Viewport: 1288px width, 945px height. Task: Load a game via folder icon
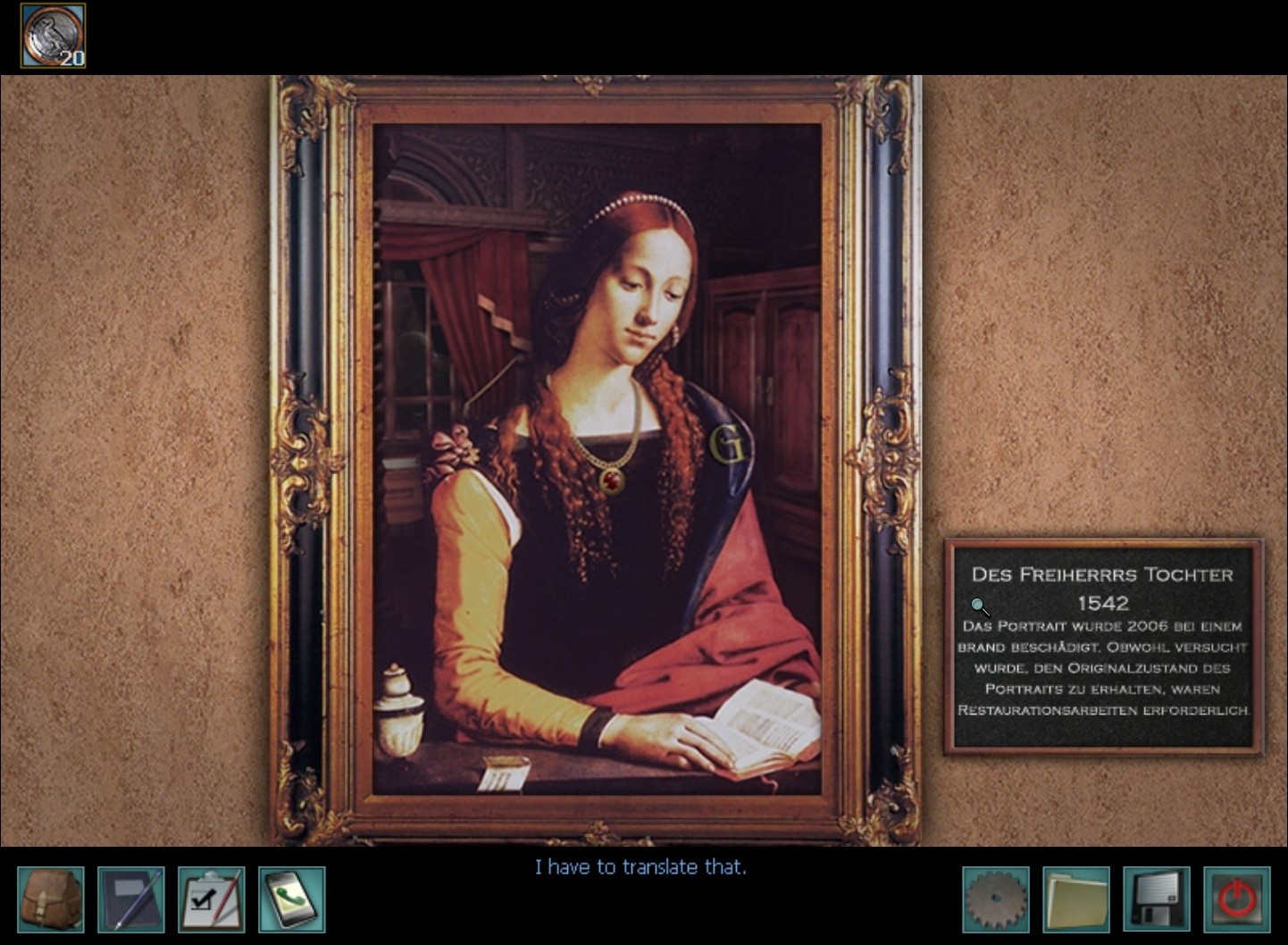(x=1076, y=899)
